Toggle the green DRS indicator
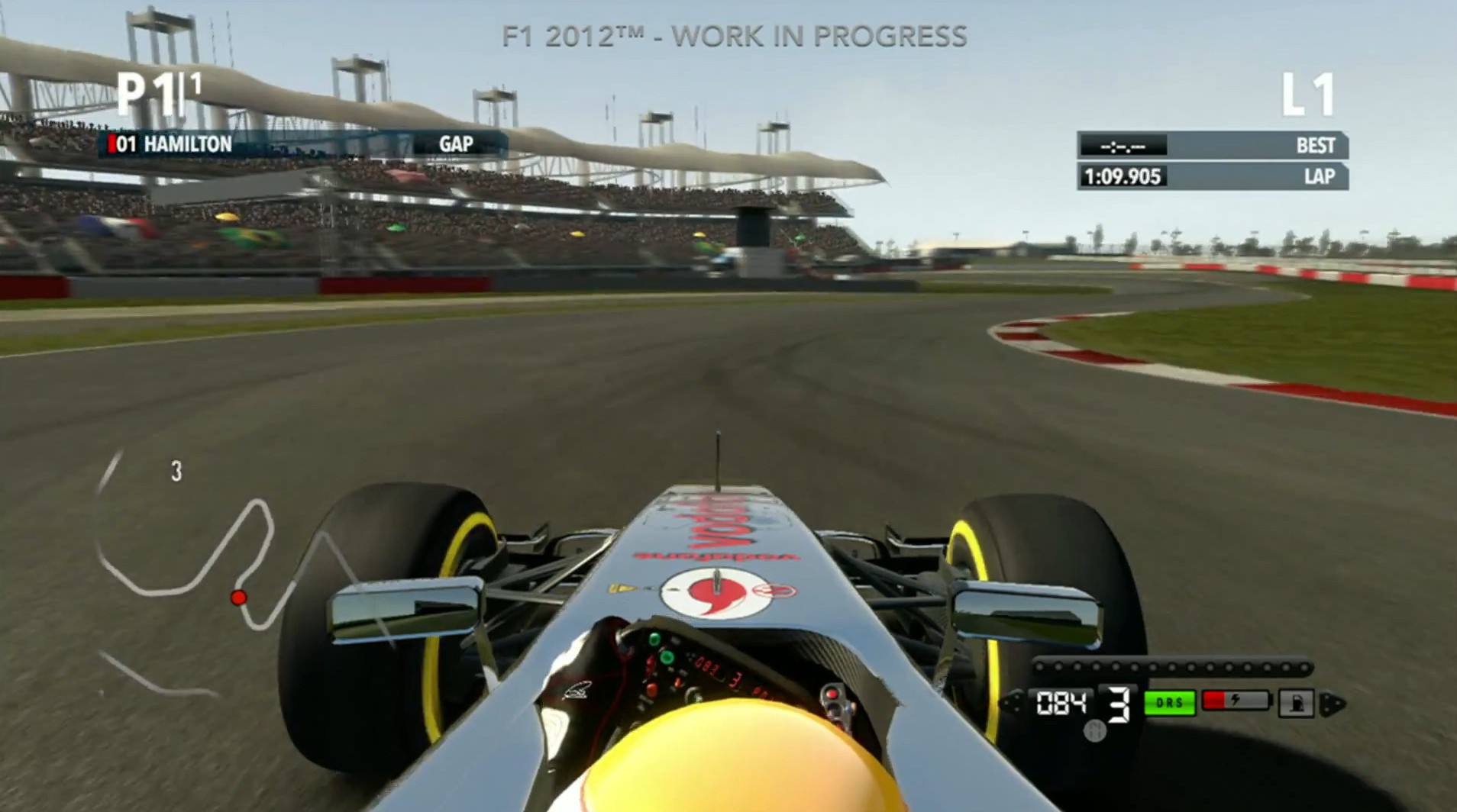1457x812 pixels. pyautogui.click(x=1169, y=703)
